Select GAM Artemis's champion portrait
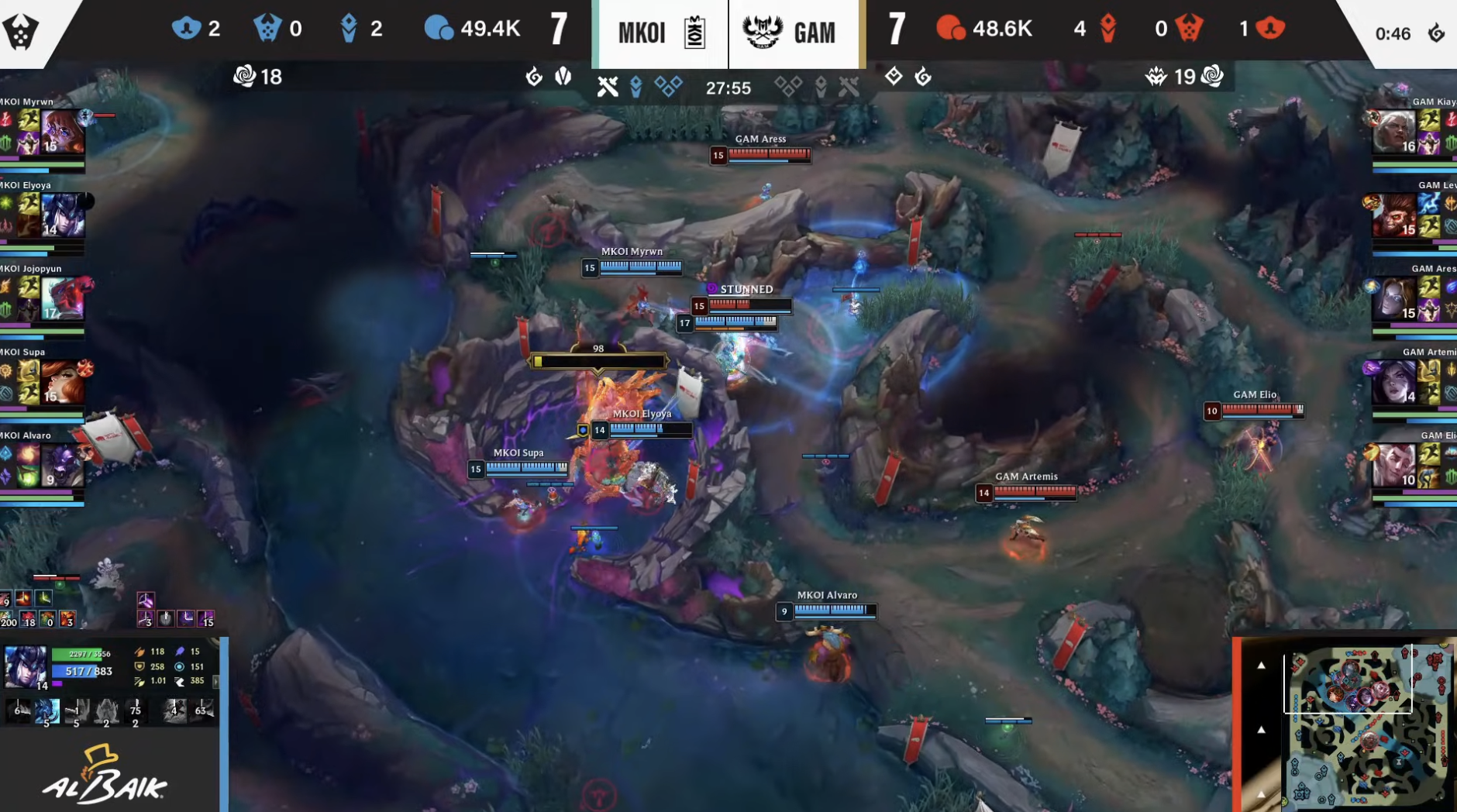Screen dimensions: 1457x812 [1394, 383]
